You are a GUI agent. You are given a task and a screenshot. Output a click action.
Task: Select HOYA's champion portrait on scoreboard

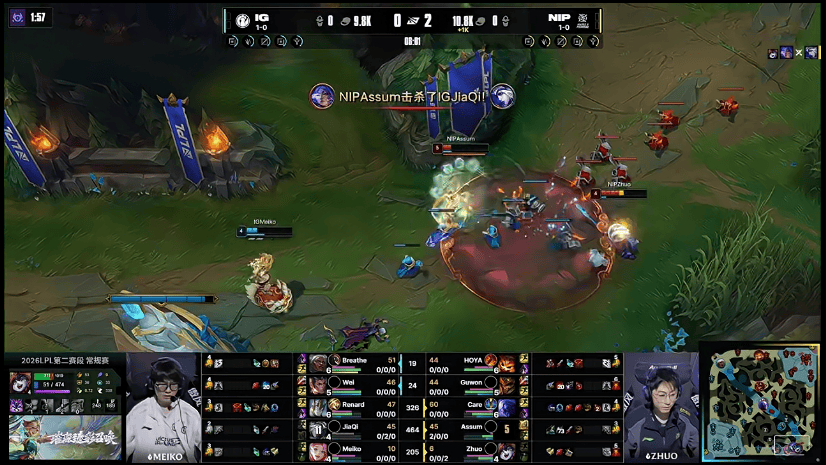508,363
